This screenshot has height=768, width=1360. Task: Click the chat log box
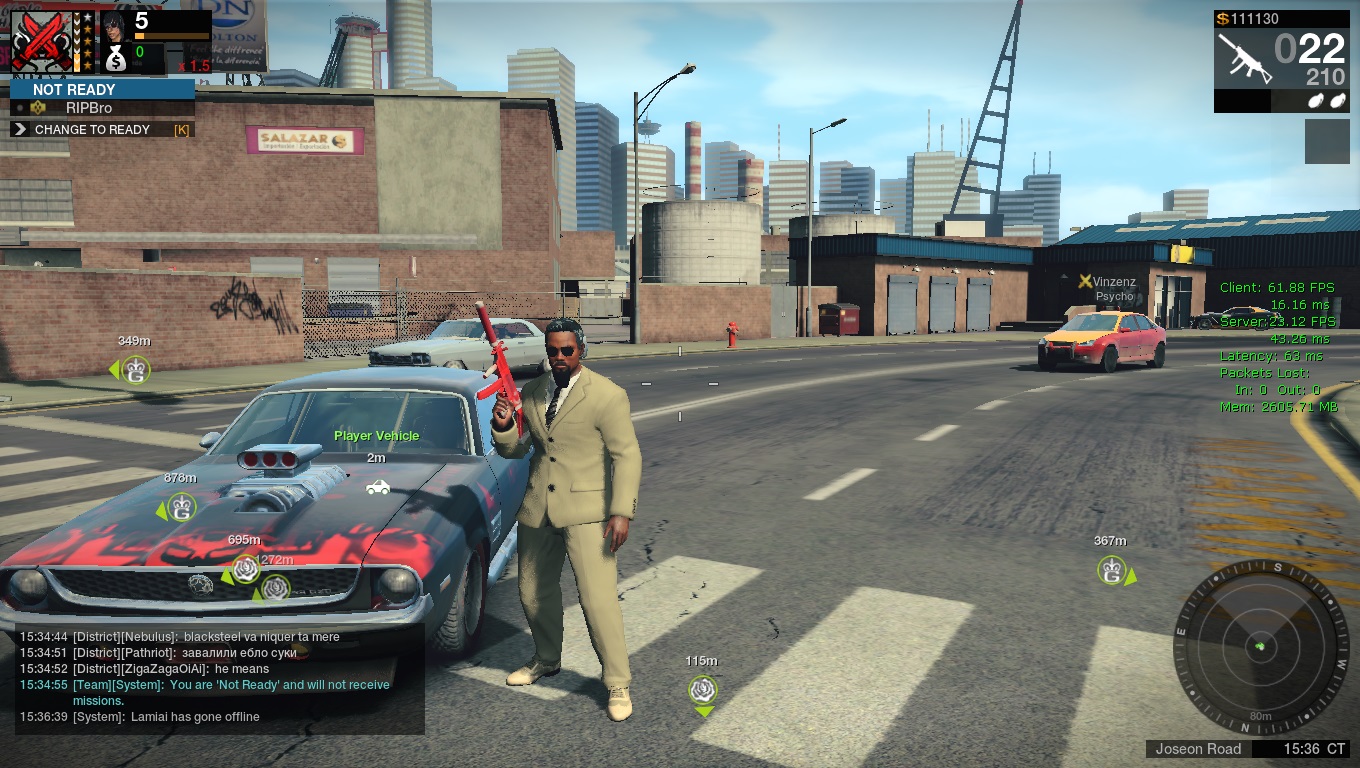tap(213, 677)
